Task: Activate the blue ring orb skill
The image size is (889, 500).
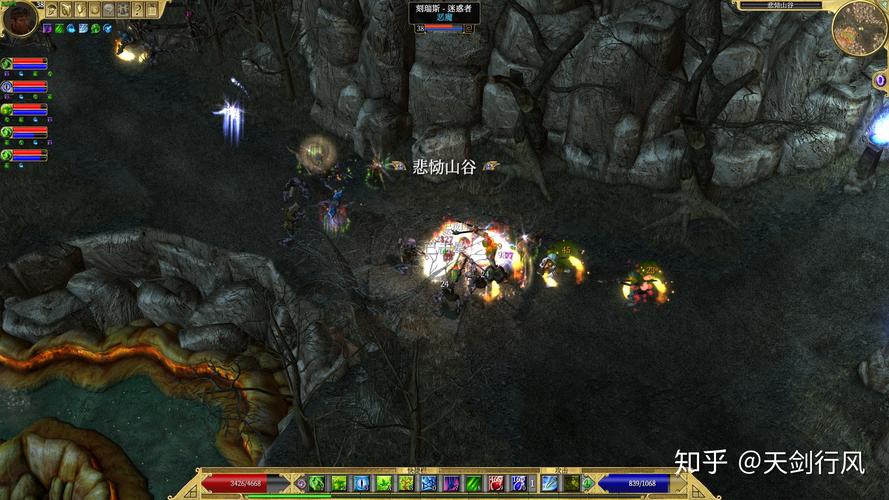Action: pyautogui.click(x=362, y=484)
